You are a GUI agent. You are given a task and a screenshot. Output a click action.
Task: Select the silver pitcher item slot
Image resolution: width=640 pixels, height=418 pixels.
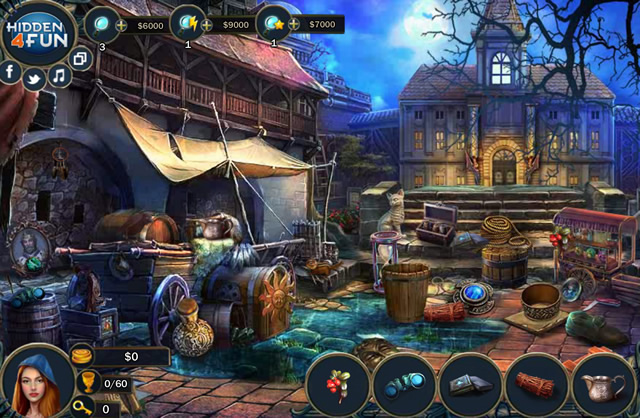point(604,385)
